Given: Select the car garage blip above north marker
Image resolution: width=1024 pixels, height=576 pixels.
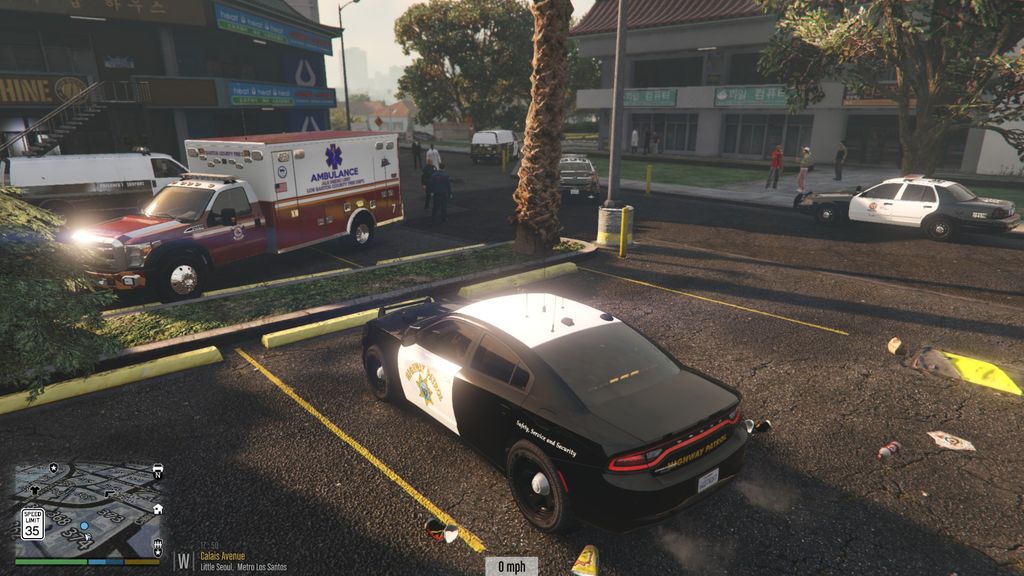Looking at the screenshot, I should [158, 467].
